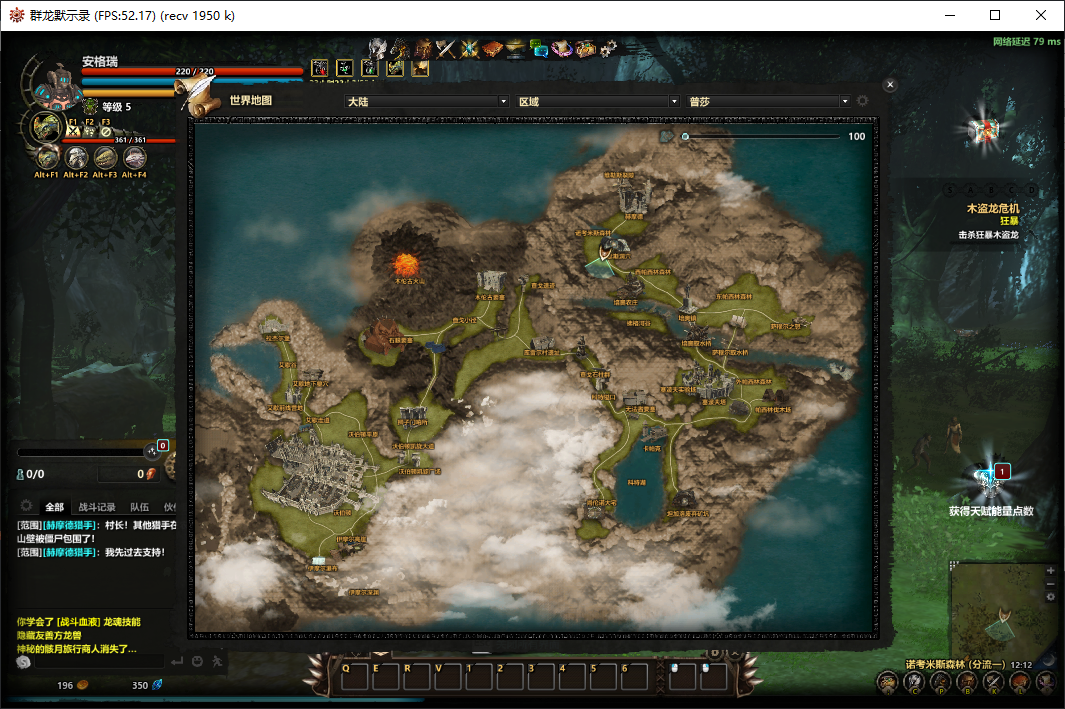The image size is (1065, 709).
Task: Open the 大陆 continent dropdown
Action: pyautogui.click(x=427, y=101)
